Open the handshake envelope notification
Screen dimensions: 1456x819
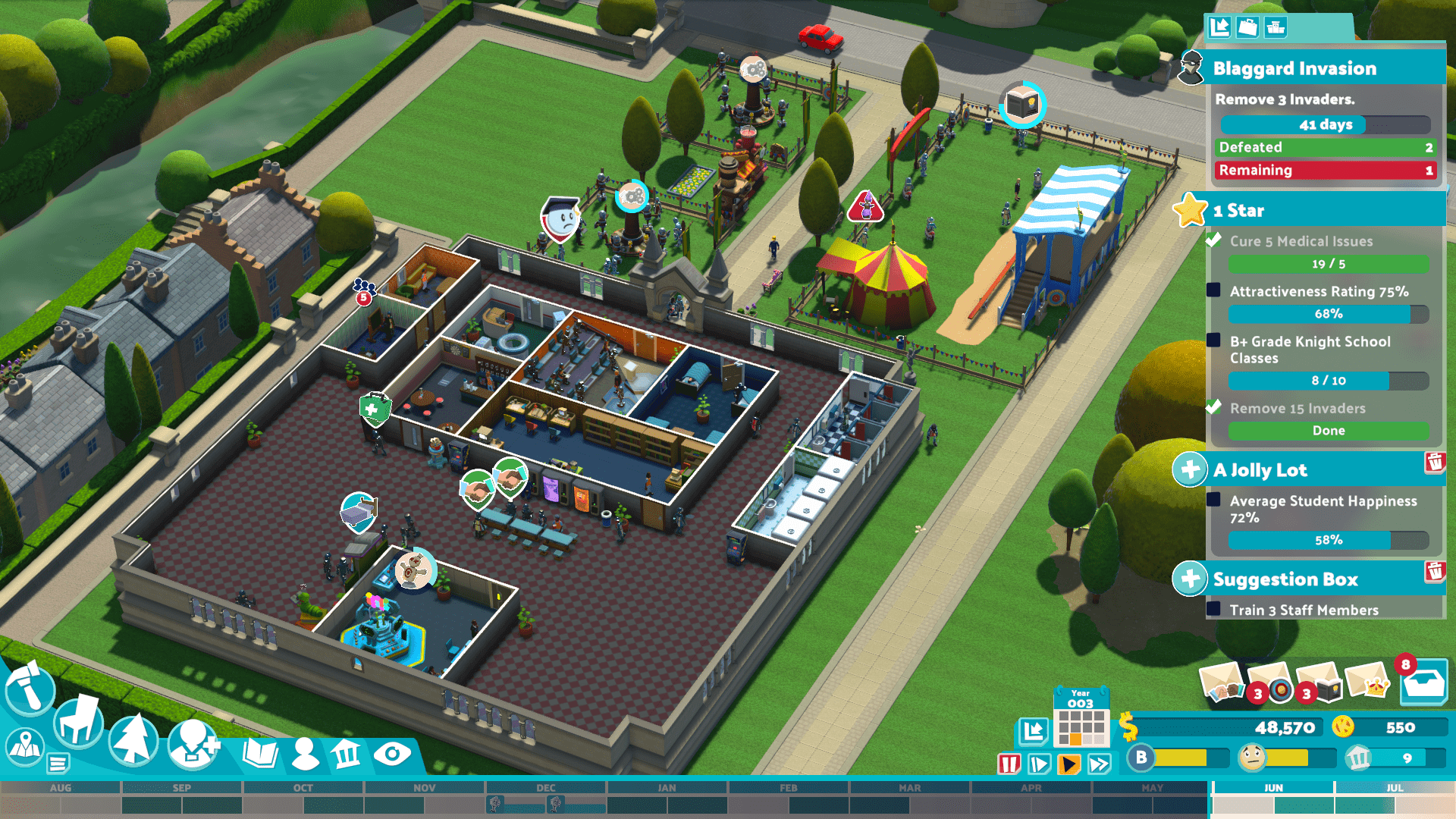pos(1222,681)
